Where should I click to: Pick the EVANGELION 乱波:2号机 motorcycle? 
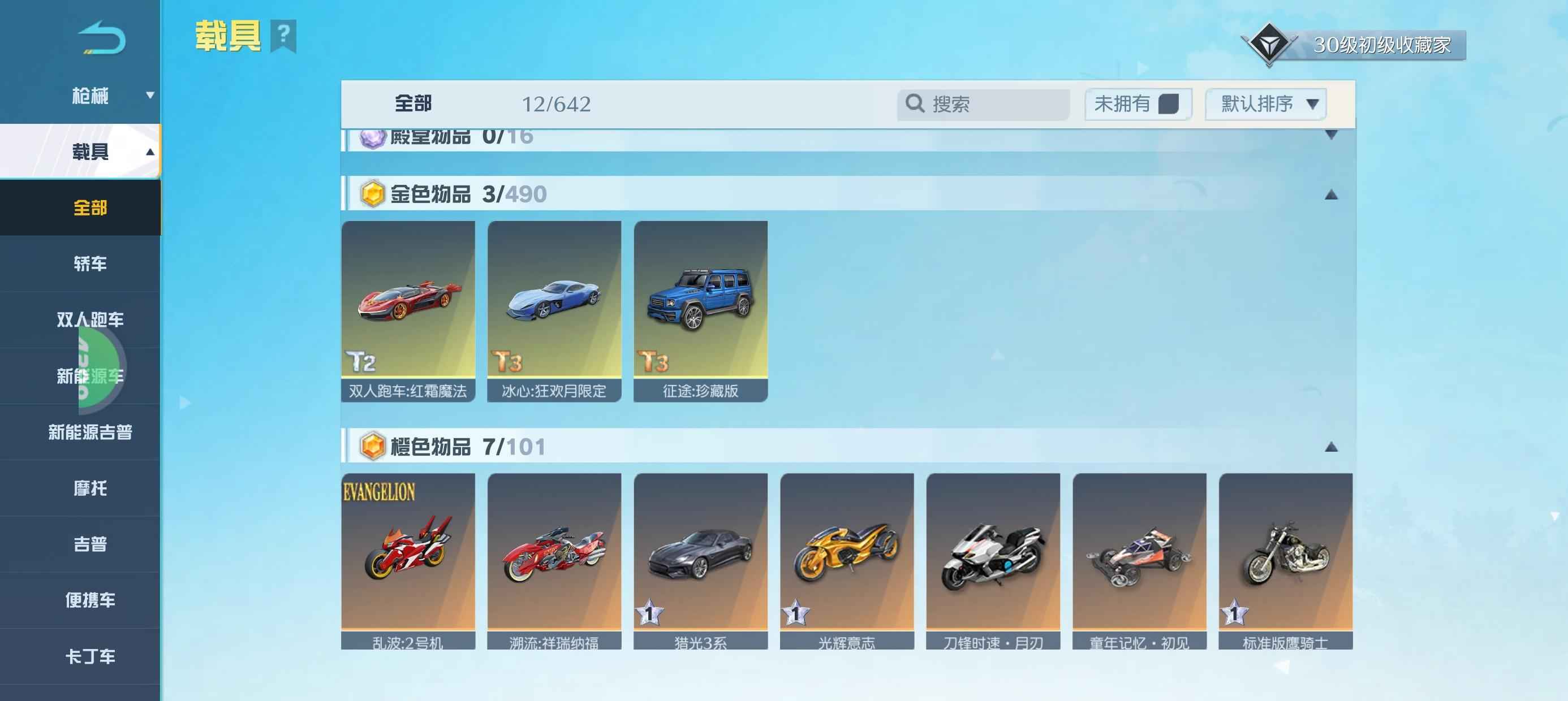point(408,560)
